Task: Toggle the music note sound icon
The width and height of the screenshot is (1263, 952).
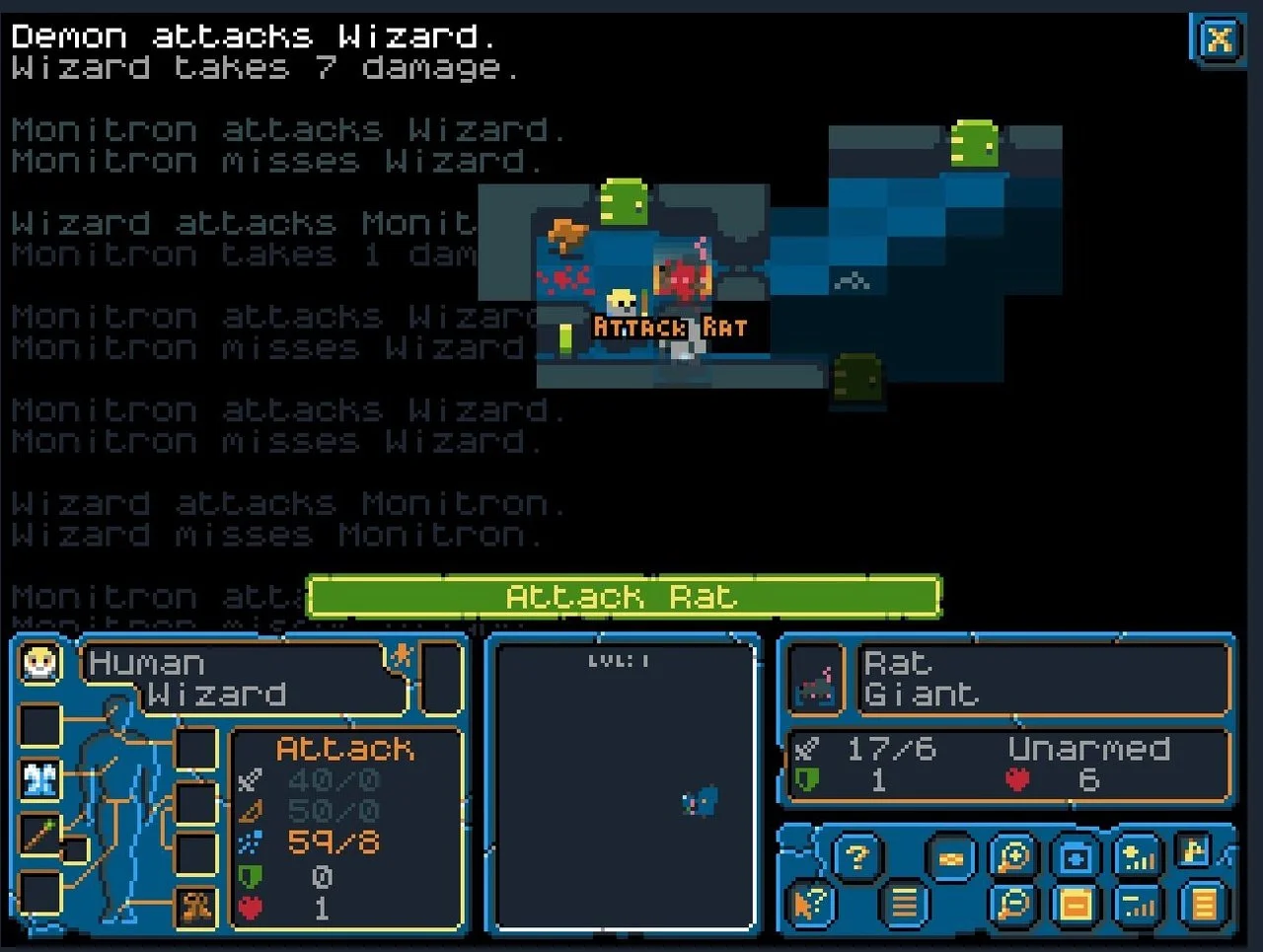Action: (x=1193, y=850)
